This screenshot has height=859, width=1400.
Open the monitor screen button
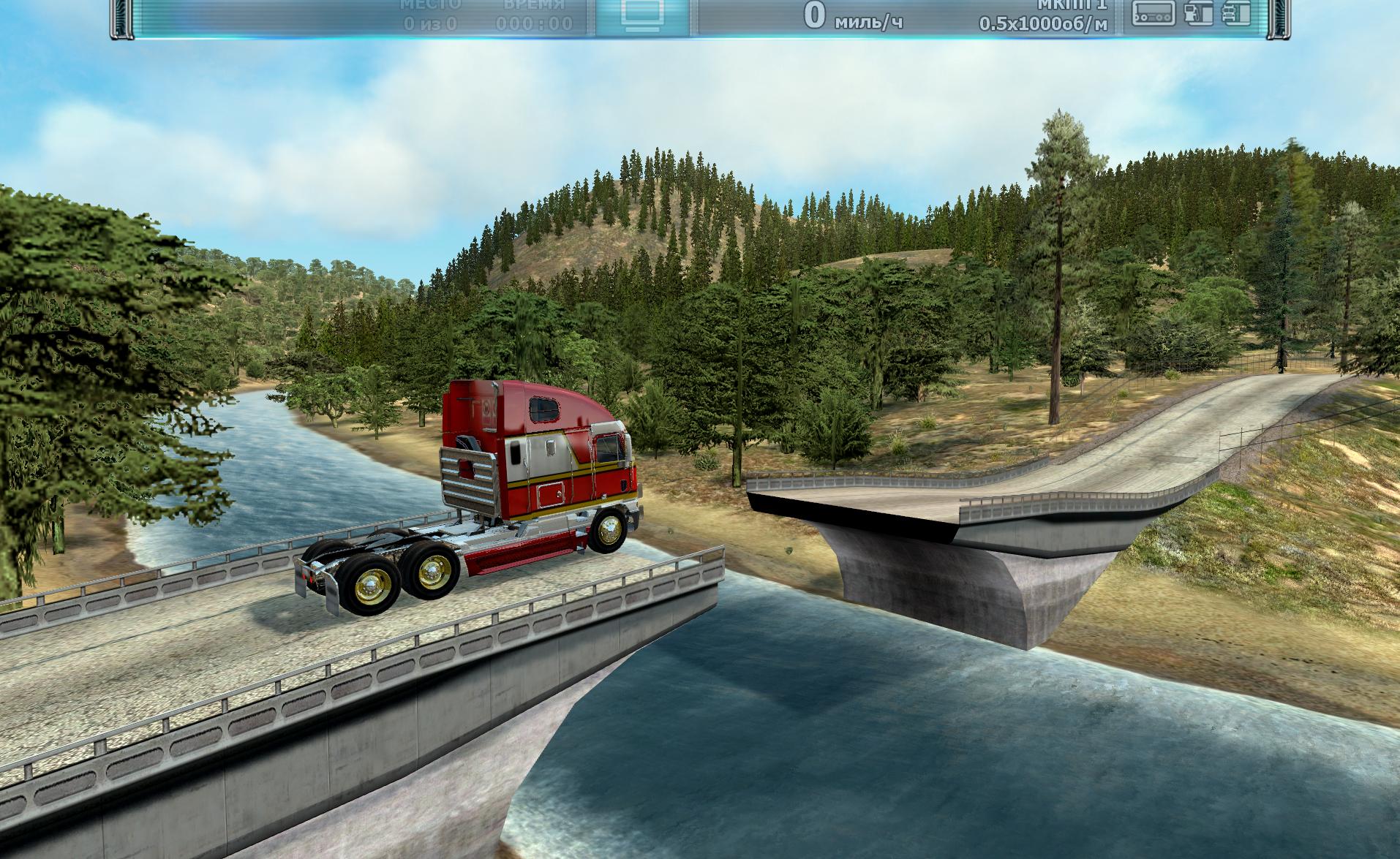(641, 15)
